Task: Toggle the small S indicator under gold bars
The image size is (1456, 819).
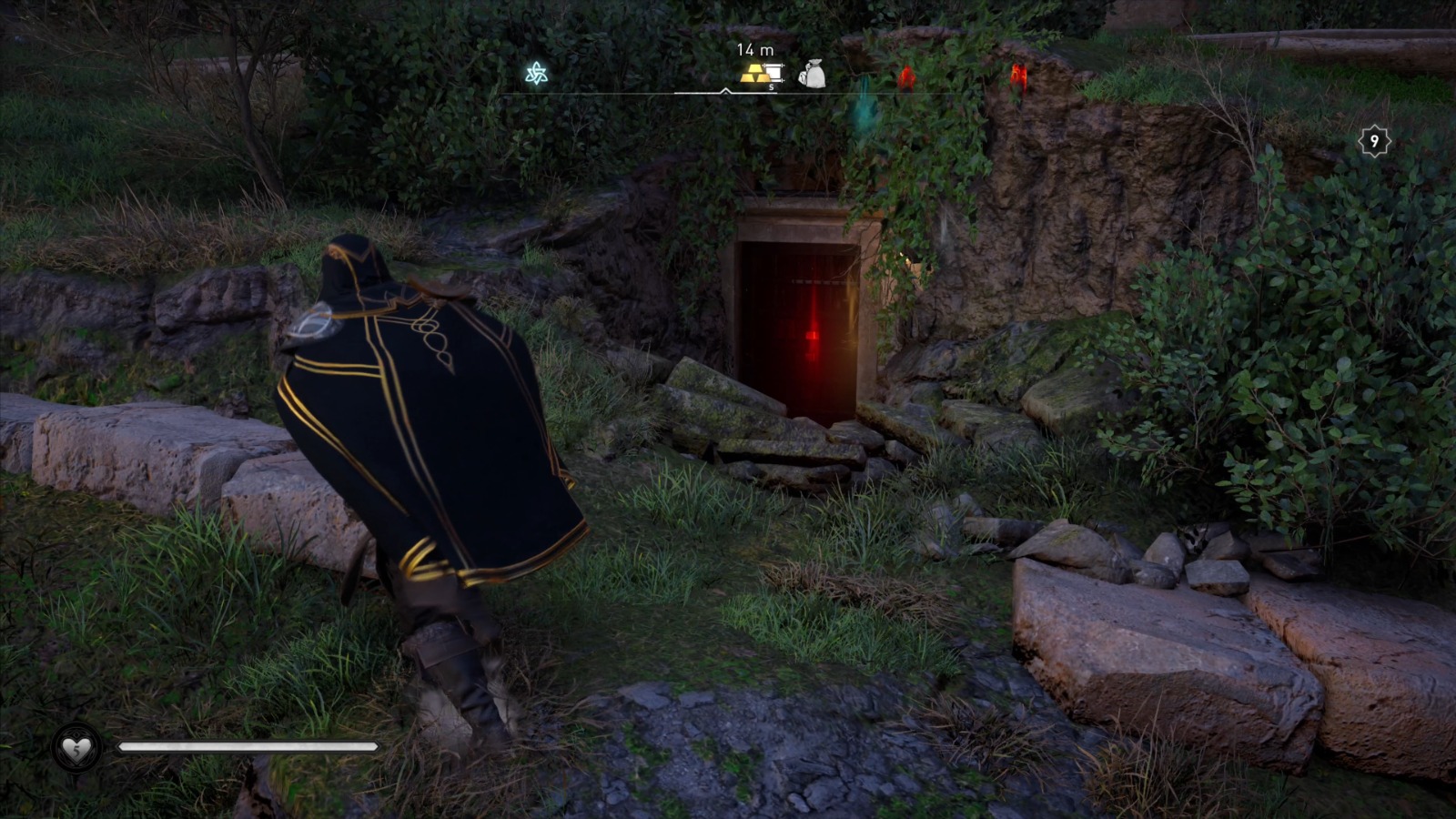Action: (771, 86)
